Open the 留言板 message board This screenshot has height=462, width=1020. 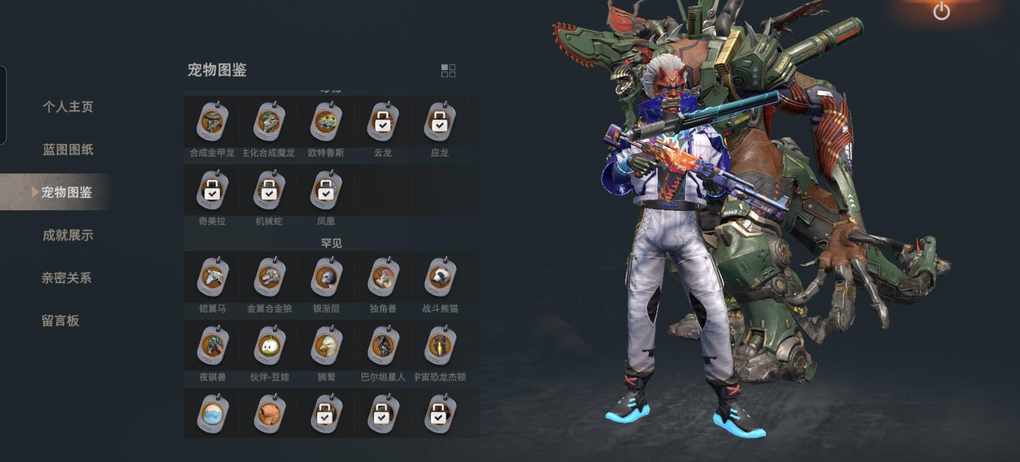coord(60,320)
